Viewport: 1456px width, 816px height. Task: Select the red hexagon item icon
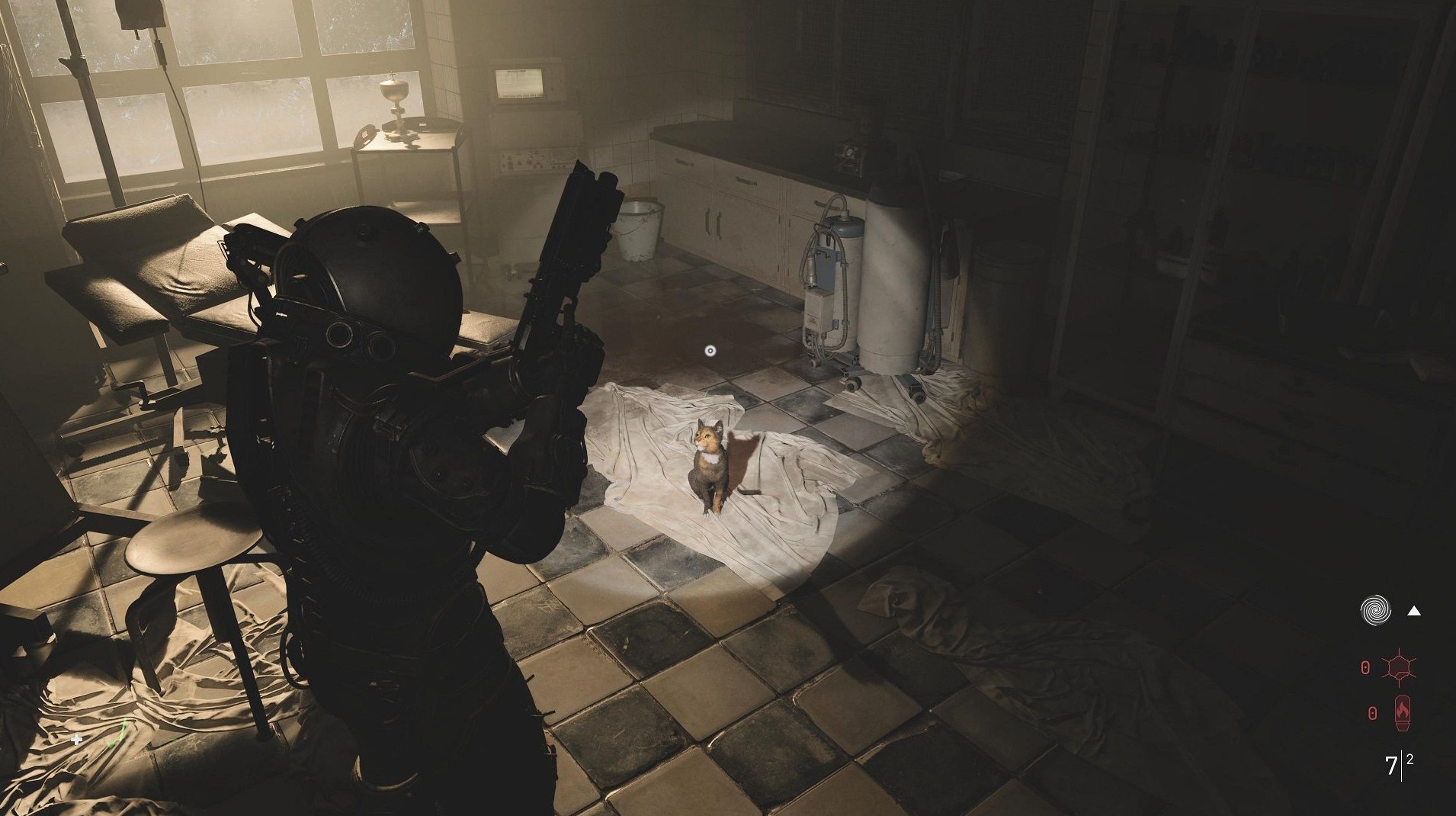tap(1400, 668)
